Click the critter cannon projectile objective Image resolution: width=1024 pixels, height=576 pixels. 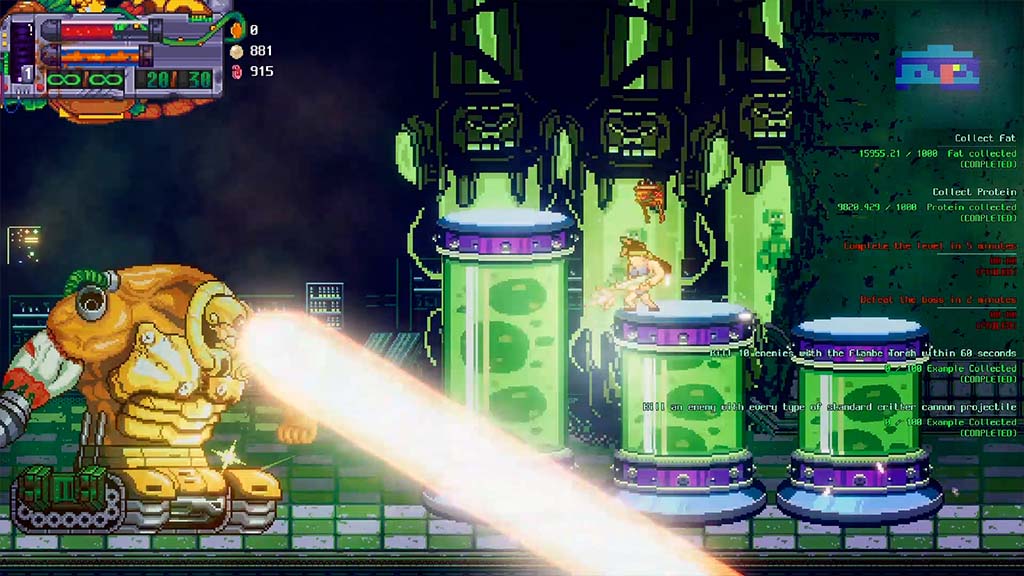pyautogui.click(x=829, y=407)
